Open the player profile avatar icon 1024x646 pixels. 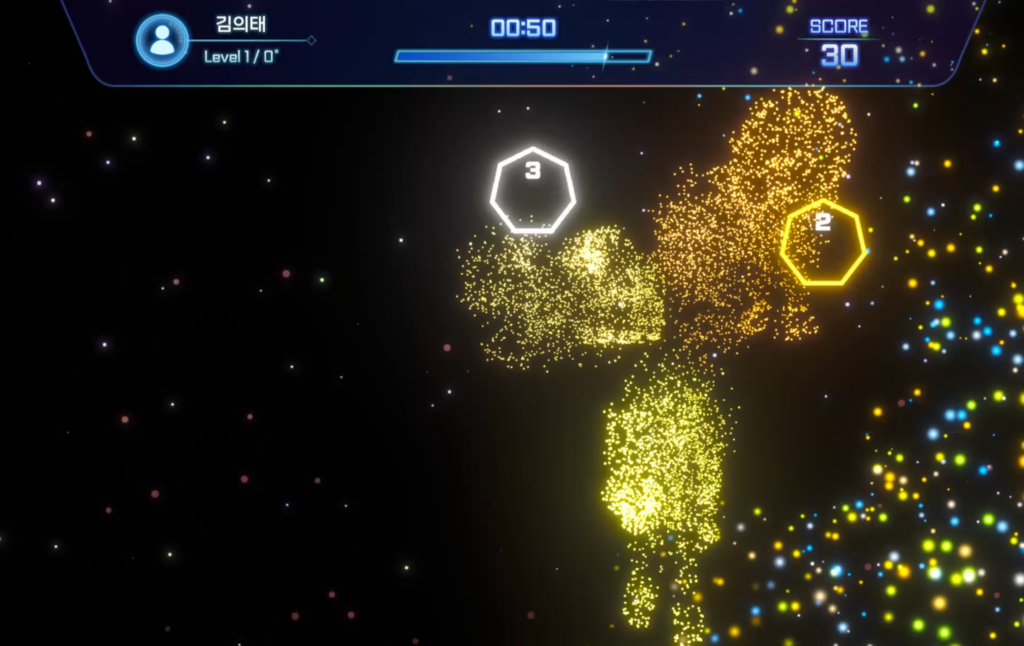click(162, 41)
